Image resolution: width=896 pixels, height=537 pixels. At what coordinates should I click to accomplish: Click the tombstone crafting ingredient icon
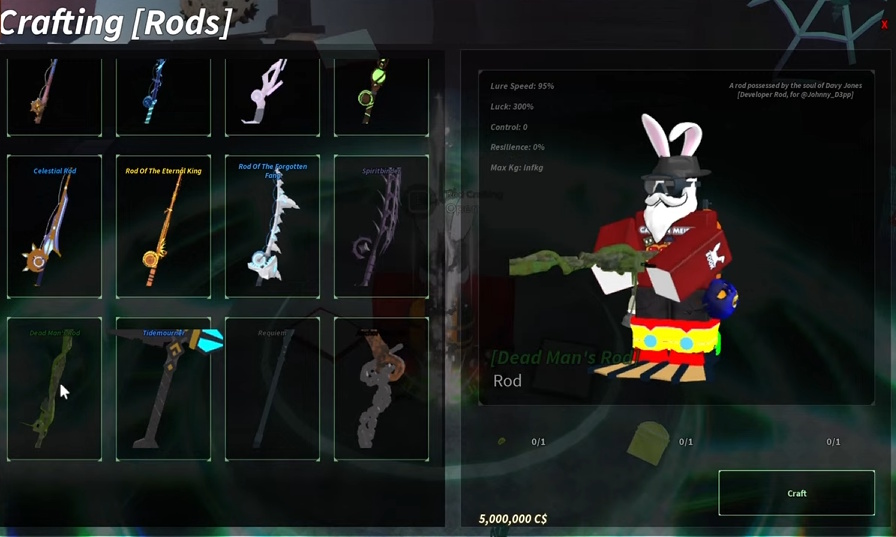click(650, 441)
